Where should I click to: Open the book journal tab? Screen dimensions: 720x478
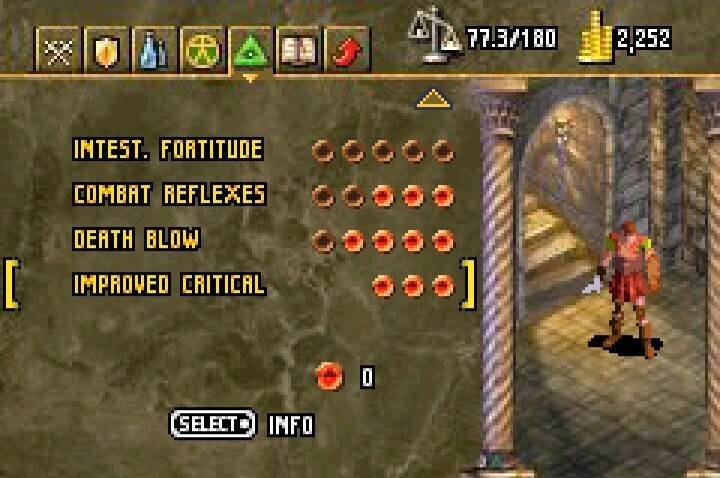click(x=297, y=50)
